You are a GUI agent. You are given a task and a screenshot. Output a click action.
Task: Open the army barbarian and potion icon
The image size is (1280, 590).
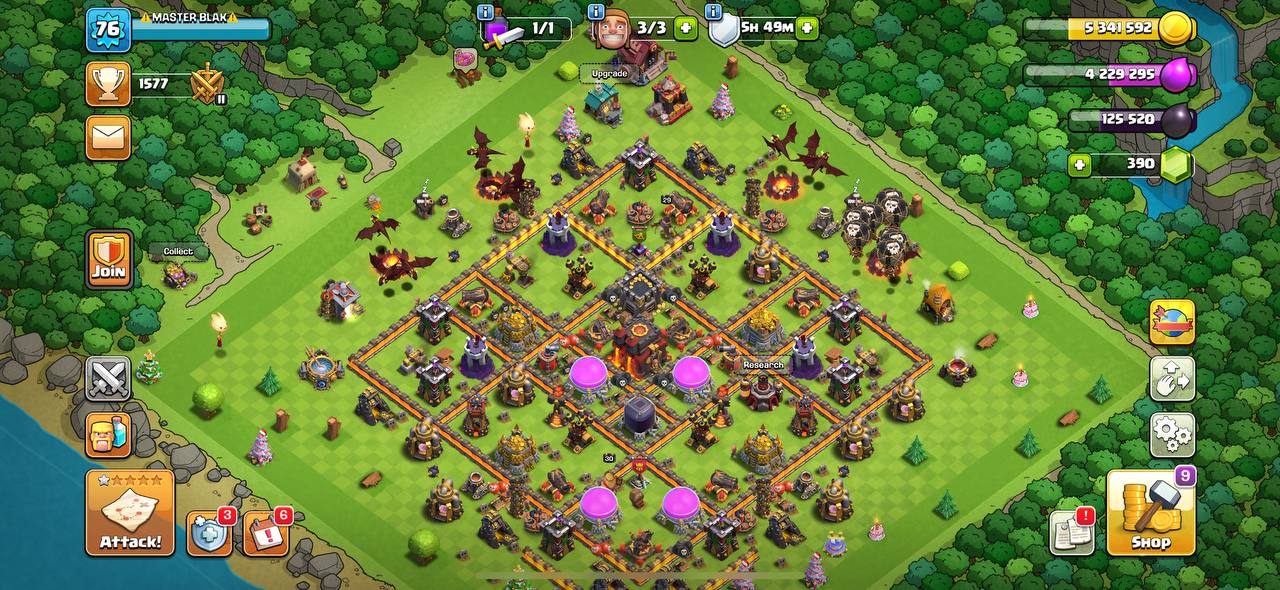point(108,435)
